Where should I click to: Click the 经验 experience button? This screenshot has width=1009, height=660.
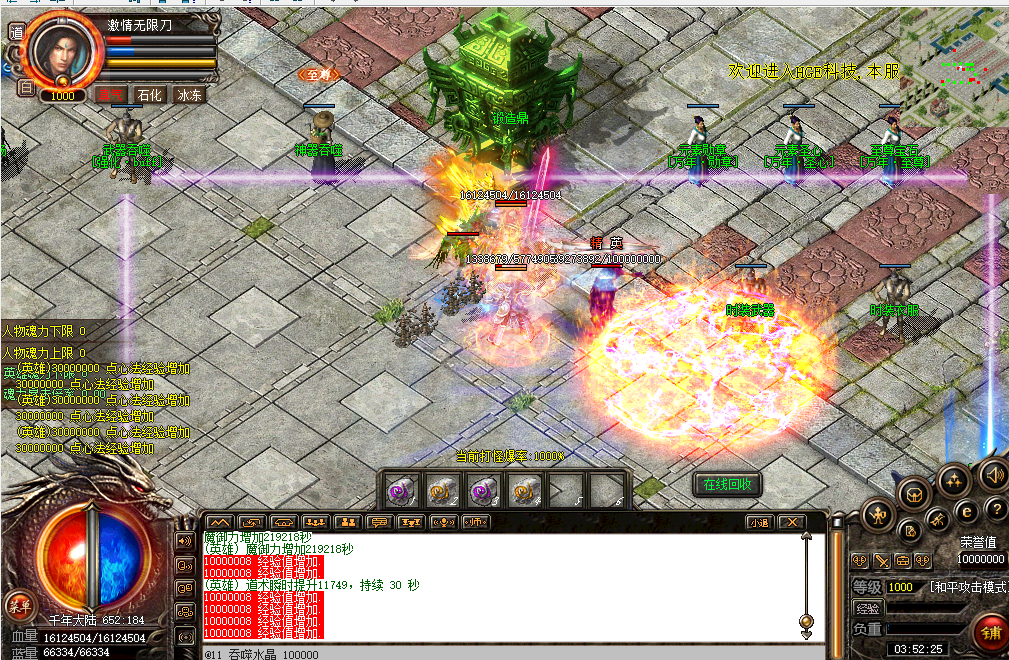pos(867,608)
